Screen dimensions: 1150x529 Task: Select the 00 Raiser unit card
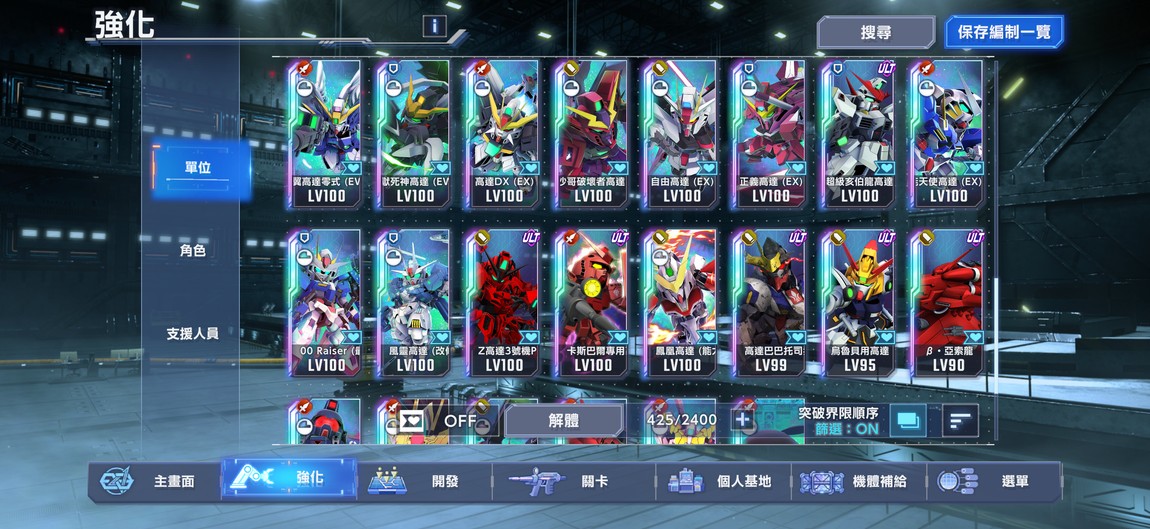pos(325,303)
